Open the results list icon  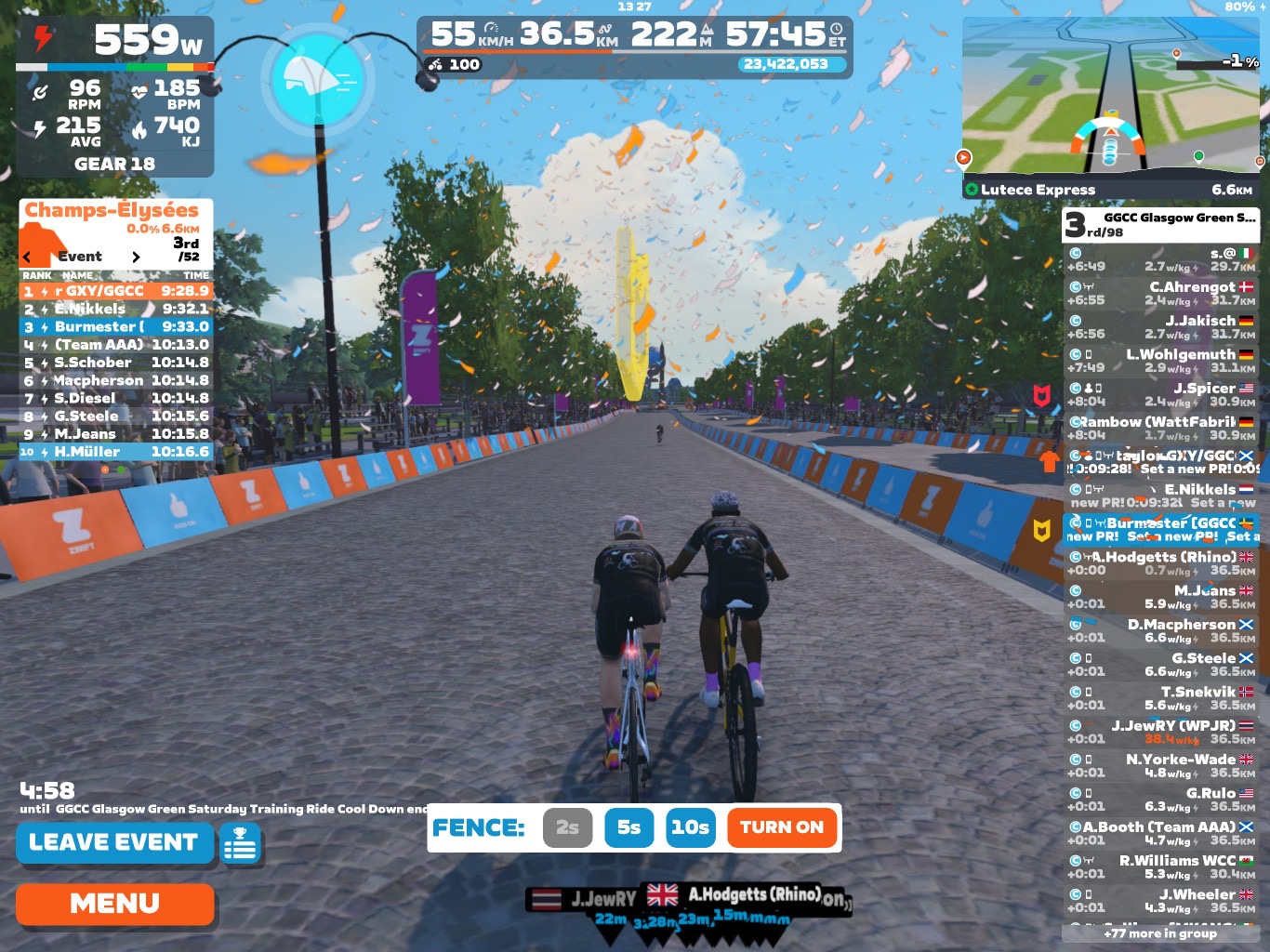pyautogui.click(x=241, y=844)
